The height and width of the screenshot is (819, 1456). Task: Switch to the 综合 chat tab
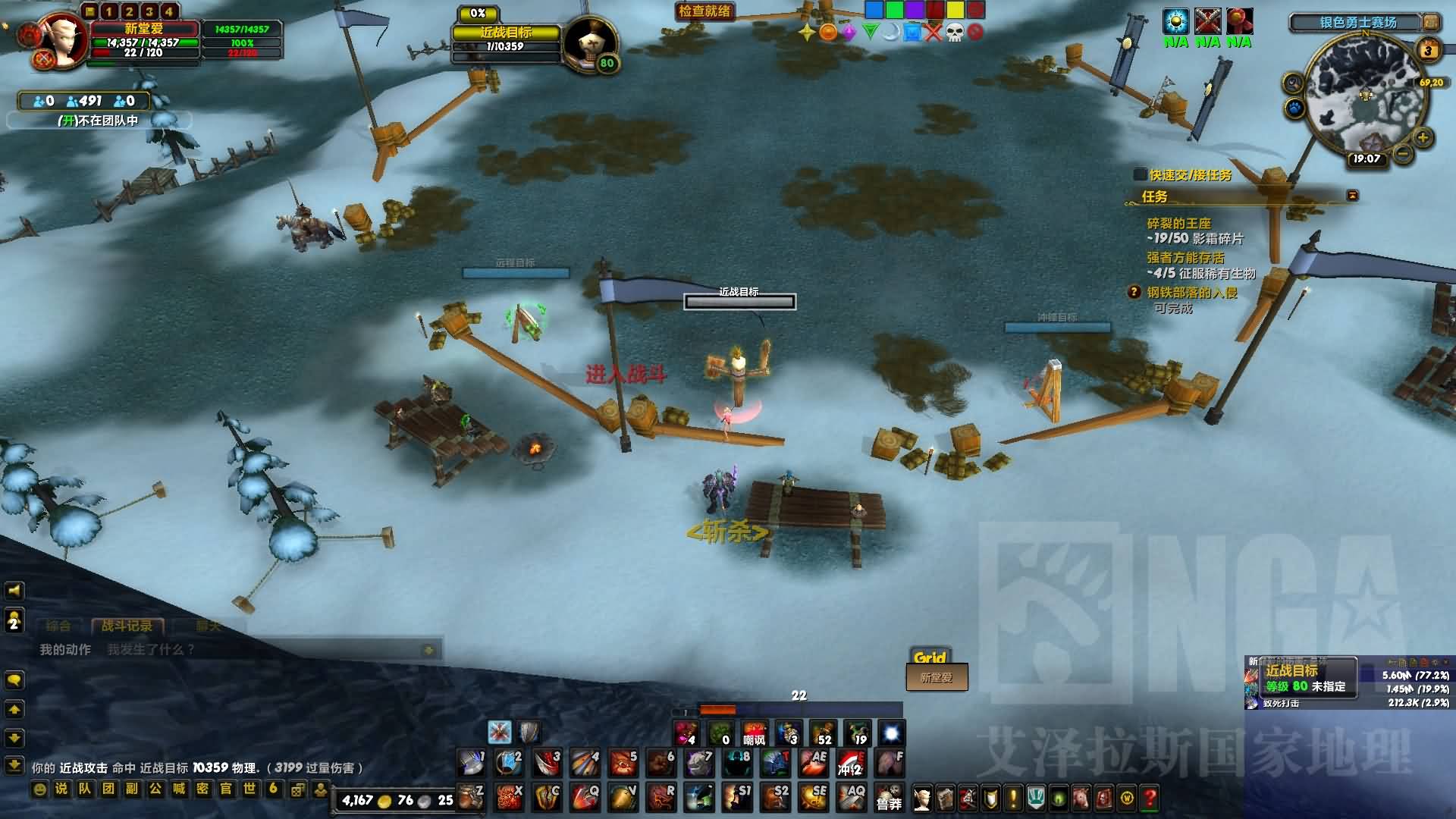click(x=58, y=626)
